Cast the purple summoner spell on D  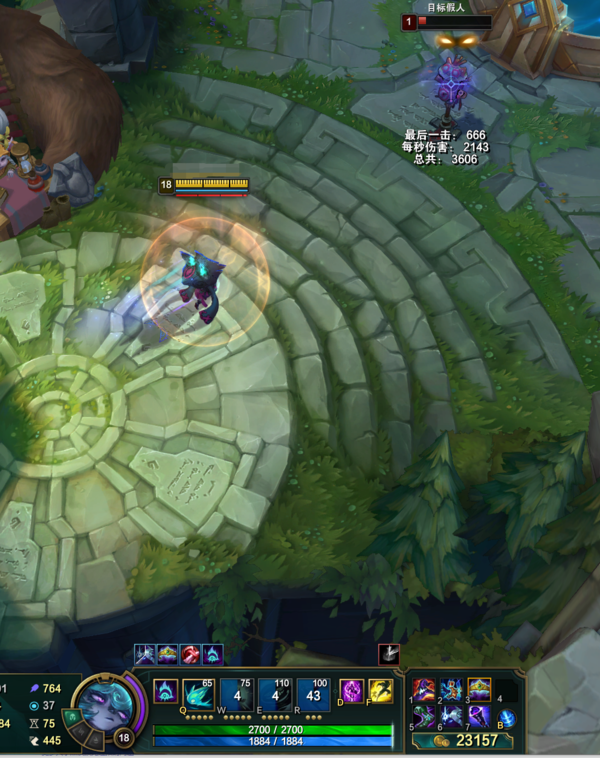click(x=353, y=691)
